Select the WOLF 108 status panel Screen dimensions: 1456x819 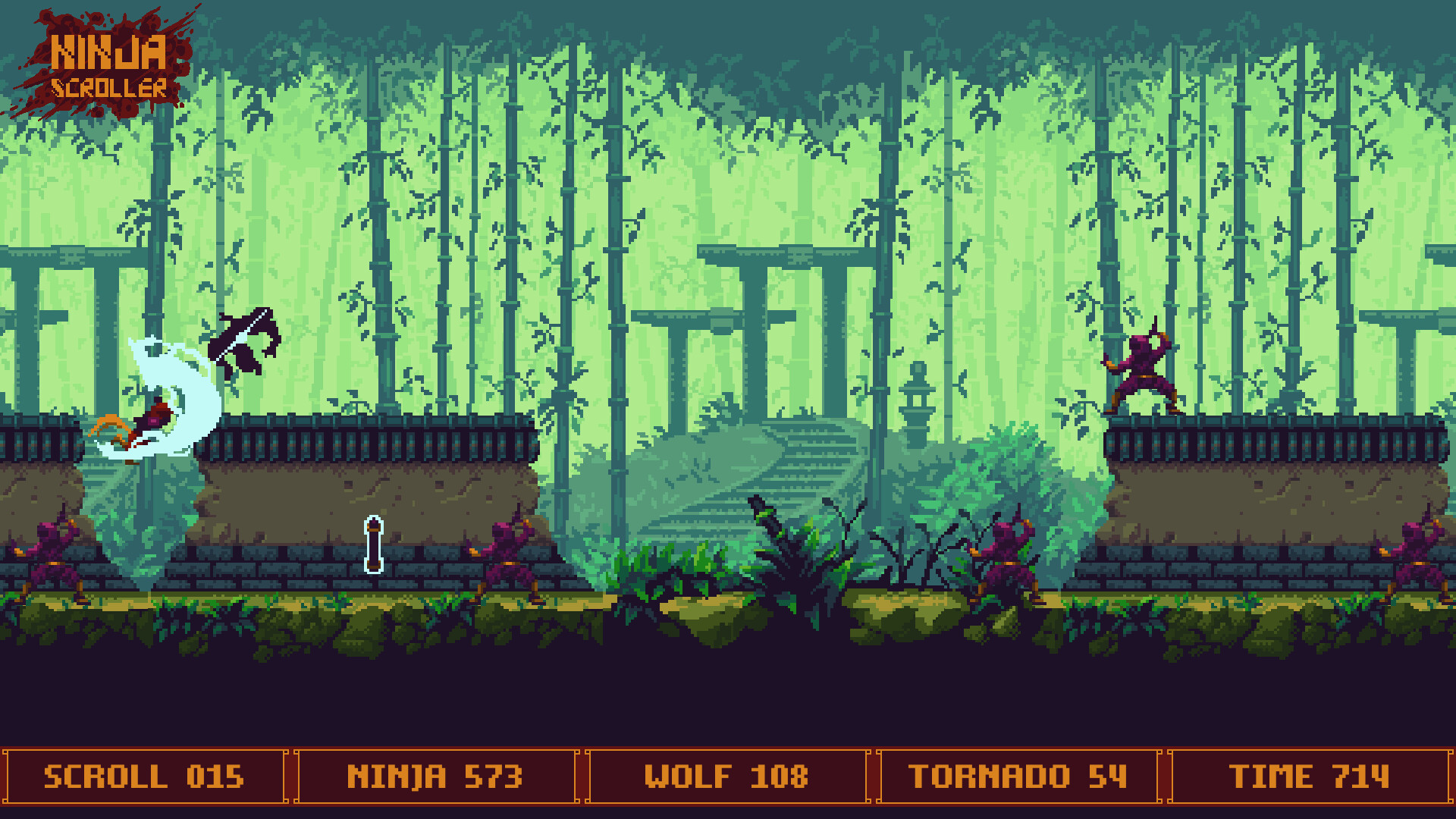726,776
